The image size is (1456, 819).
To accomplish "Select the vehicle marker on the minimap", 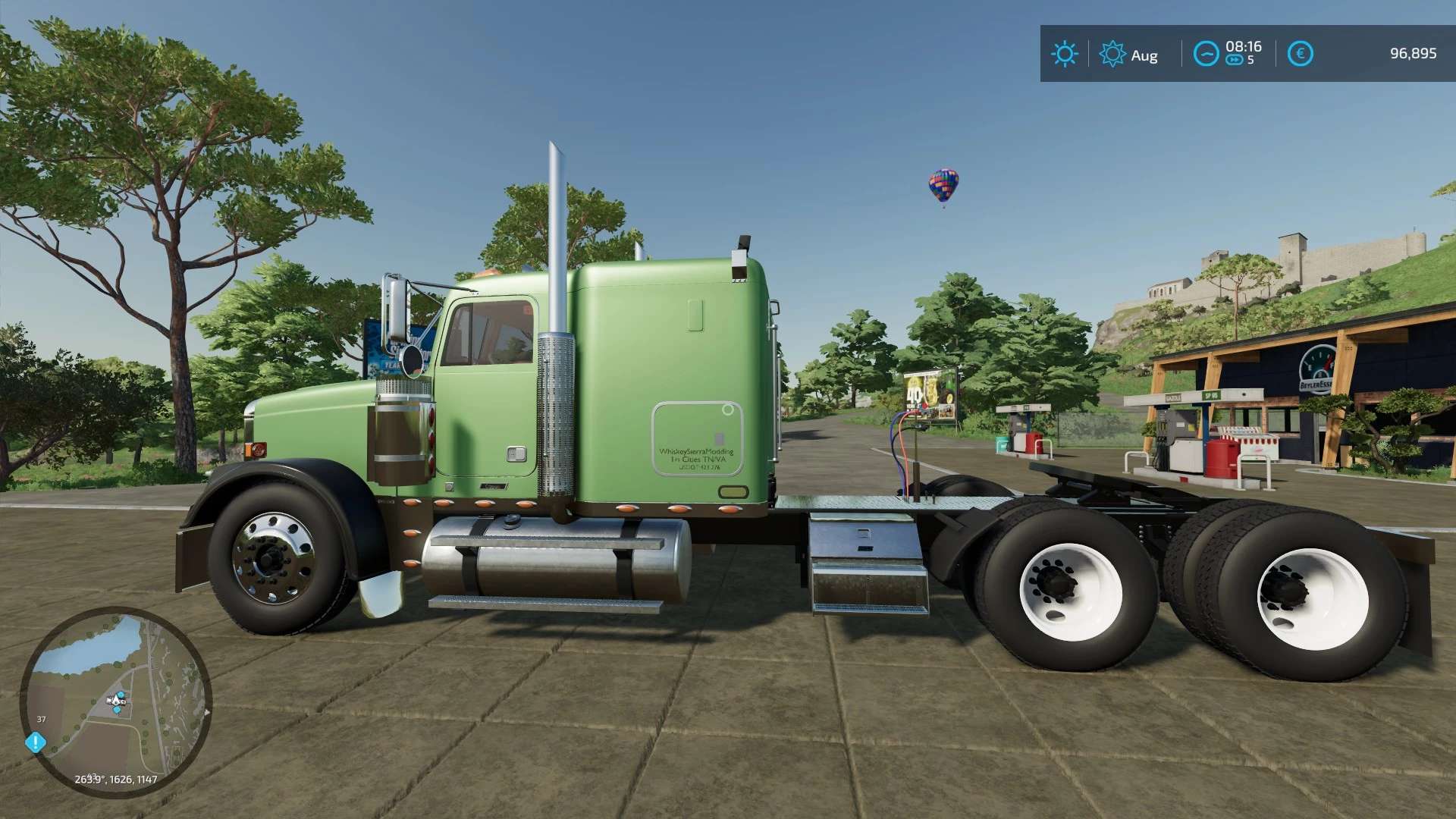I will tap(117, 700).
